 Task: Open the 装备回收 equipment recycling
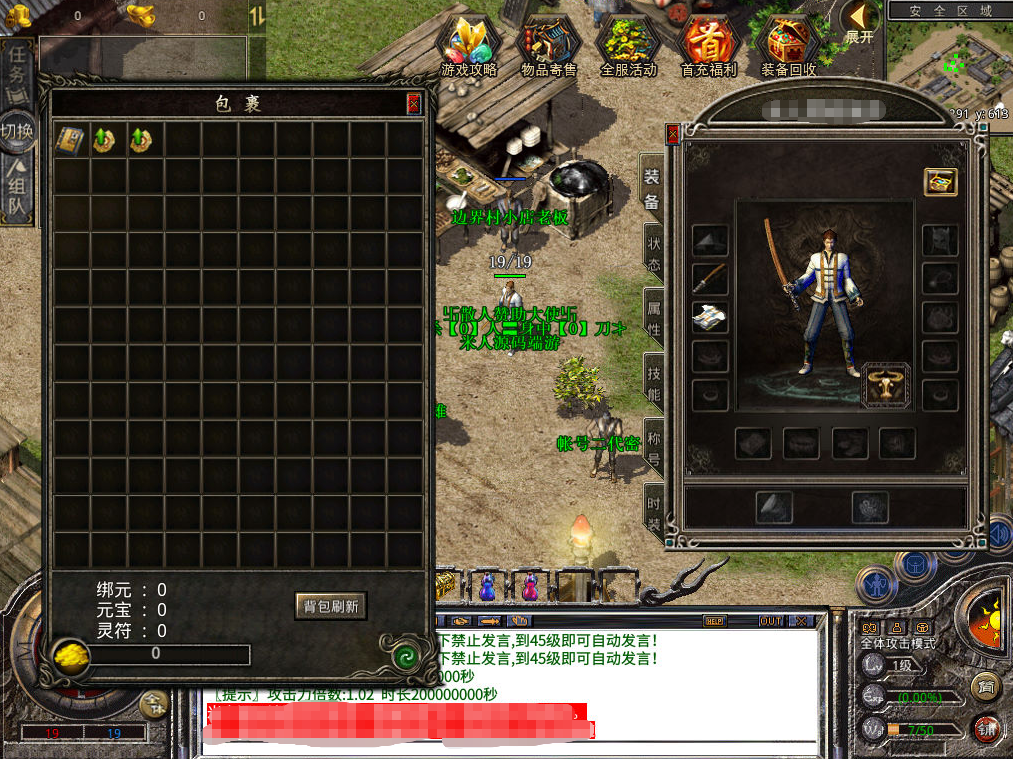(x=789, y=47)
